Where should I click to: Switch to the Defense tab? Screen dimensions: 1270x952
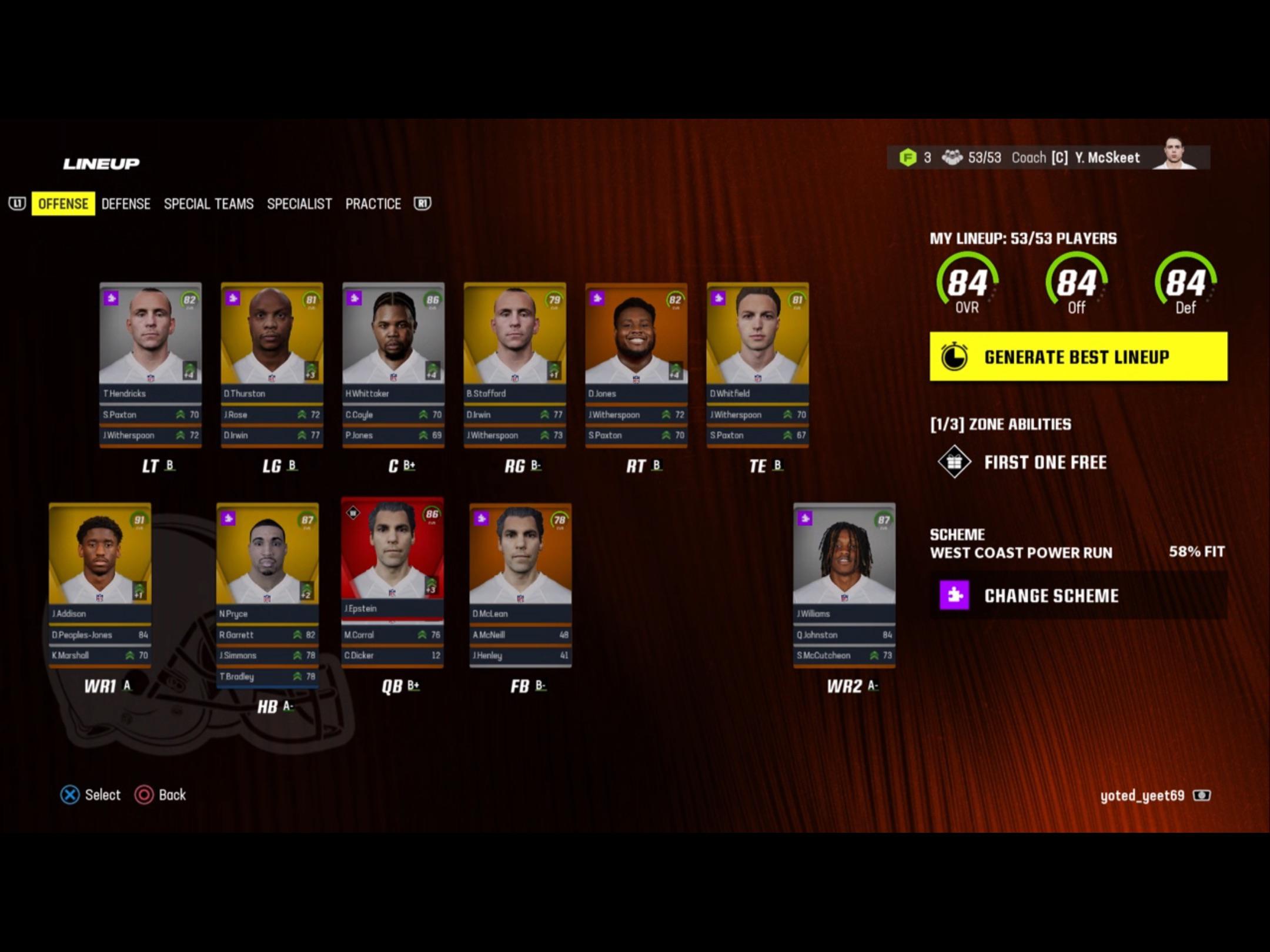pos(126,204)
